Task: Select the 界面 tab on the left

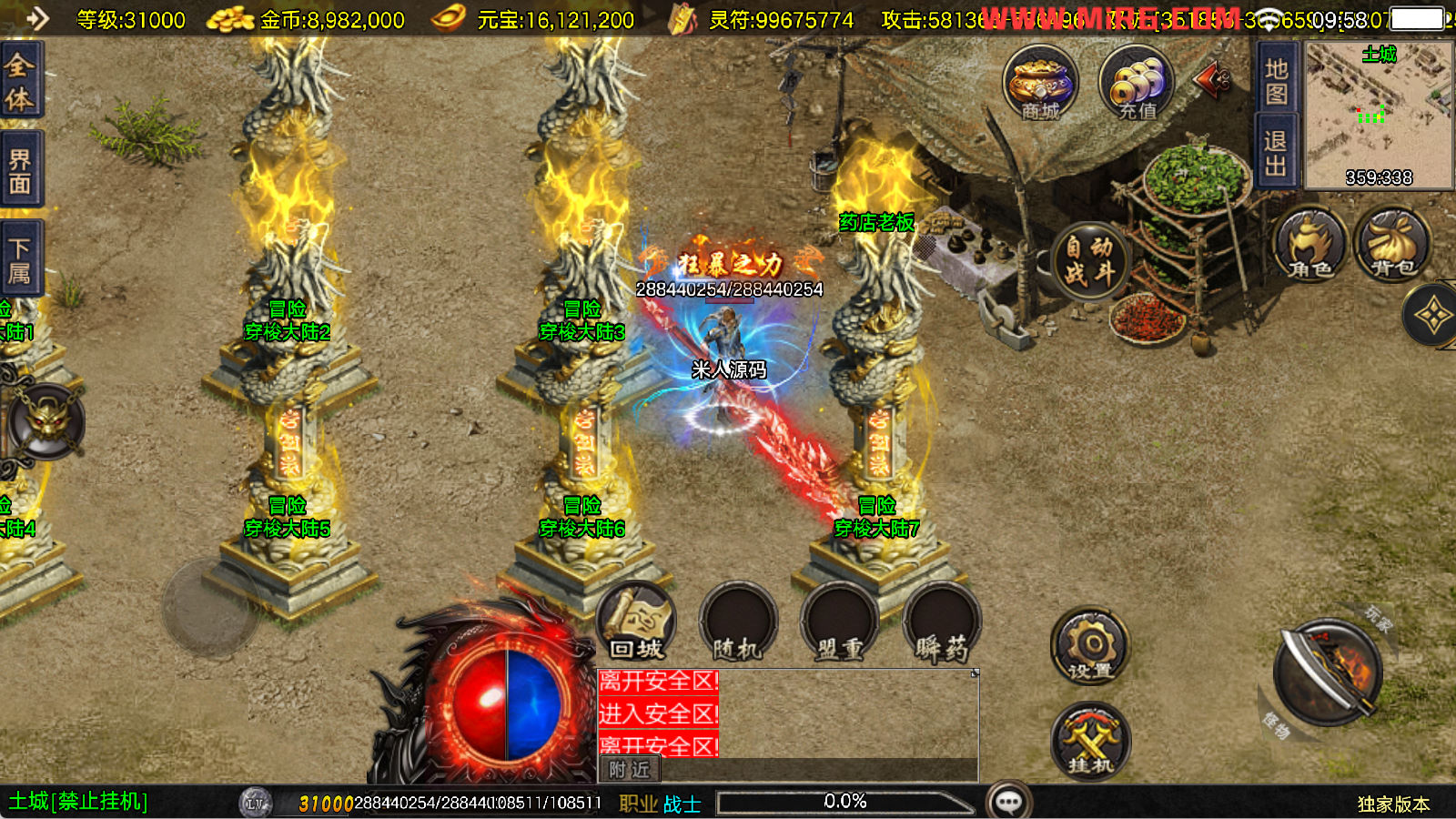Action: pyautogui.click(x=20, y=170)
